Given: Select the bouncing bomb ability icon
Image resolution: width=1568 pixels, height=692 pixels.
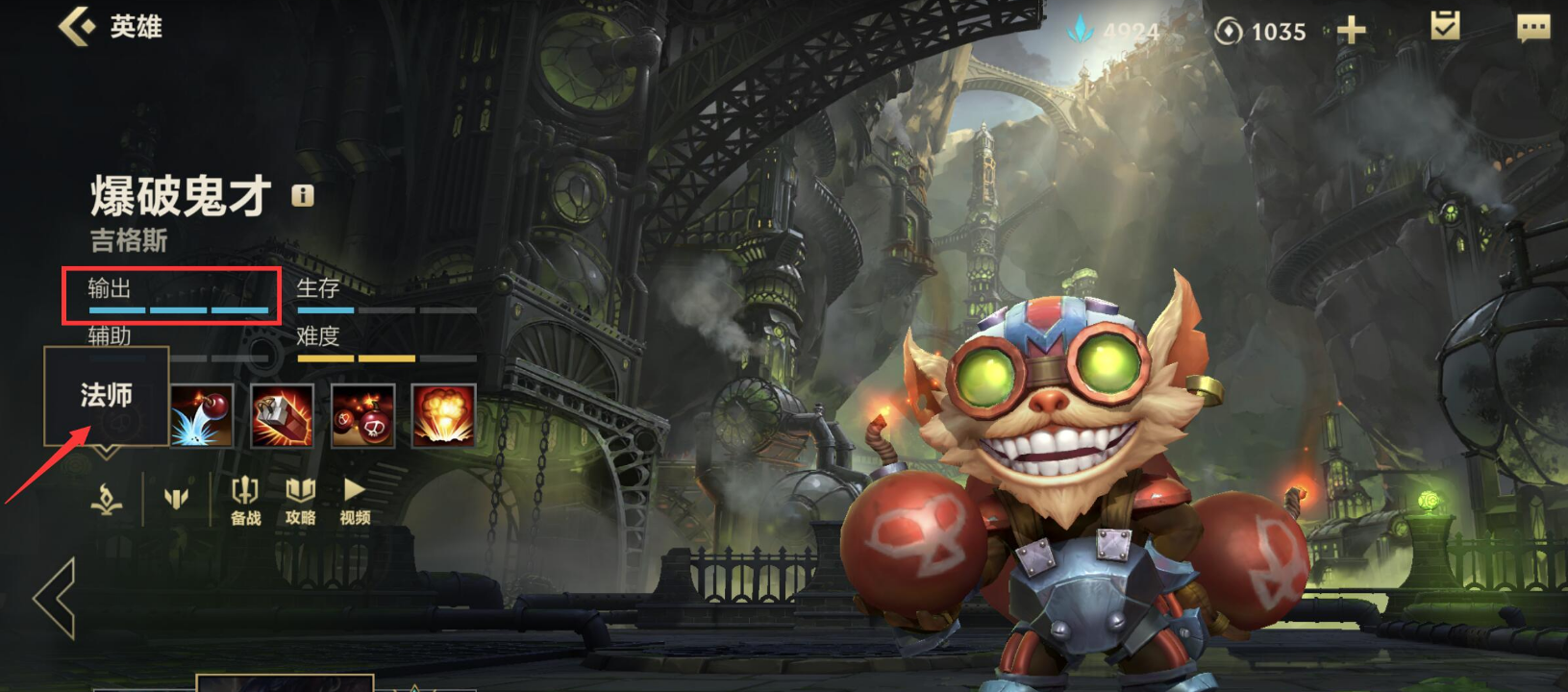Looking at the screenshot, I should tap(202, 416).
